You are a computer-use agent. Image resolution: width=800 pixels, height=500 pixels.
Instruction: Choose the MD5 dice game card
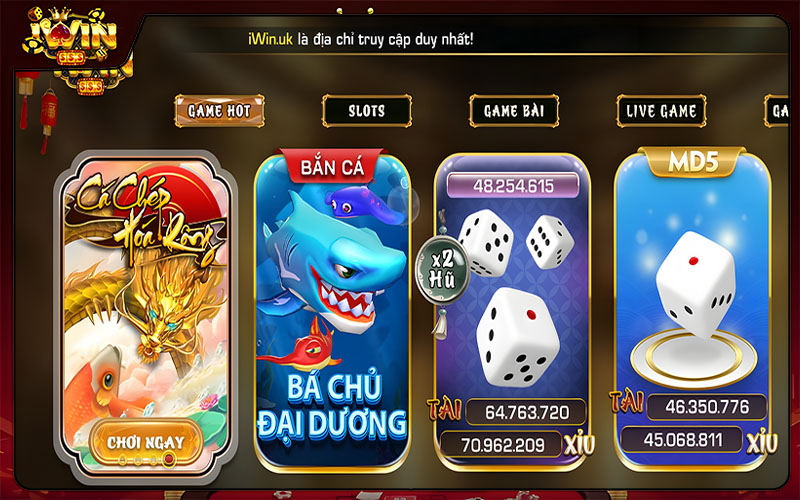[x=692, y=290]
